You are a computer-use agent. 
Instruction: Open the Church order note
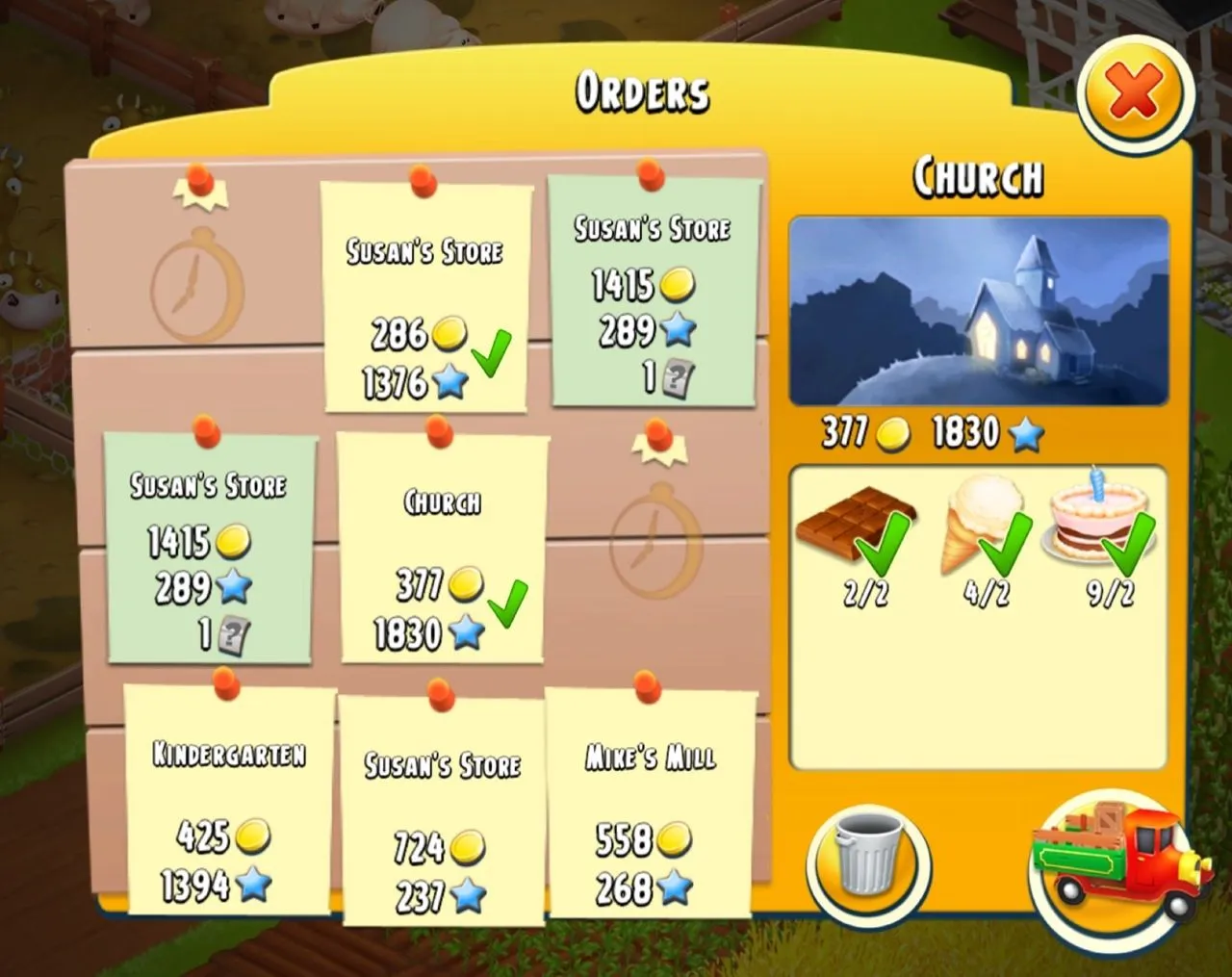[x=442, y=549]
